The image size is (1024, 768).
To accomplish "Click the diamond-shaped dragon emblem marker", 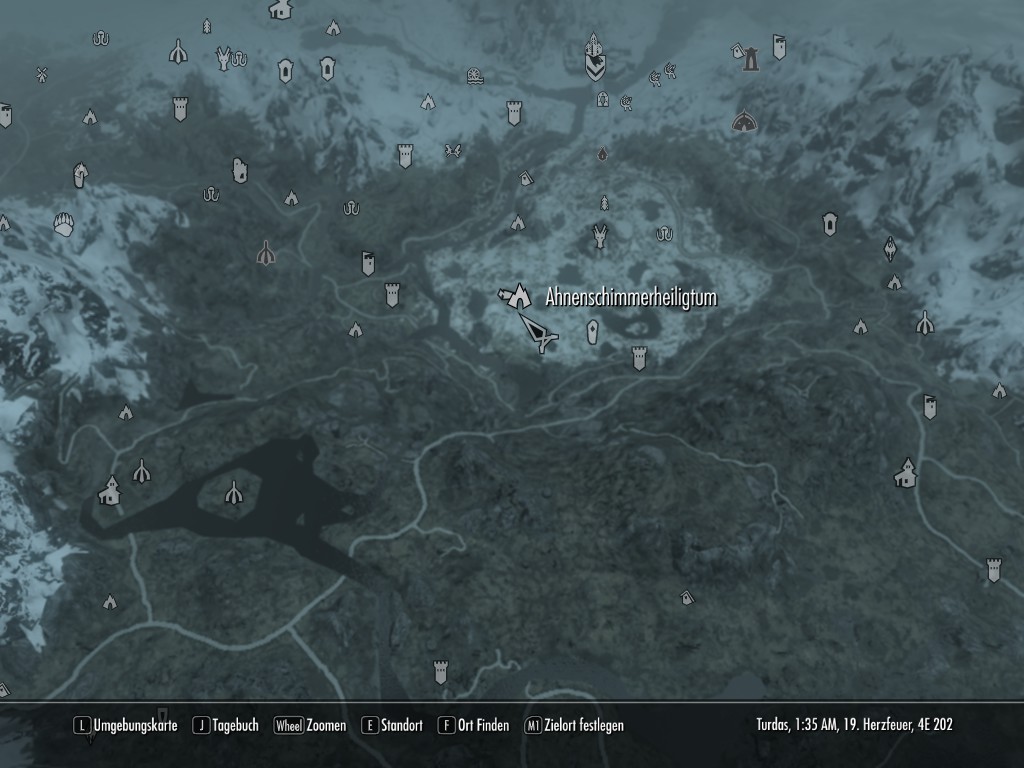I will point(890,247).
